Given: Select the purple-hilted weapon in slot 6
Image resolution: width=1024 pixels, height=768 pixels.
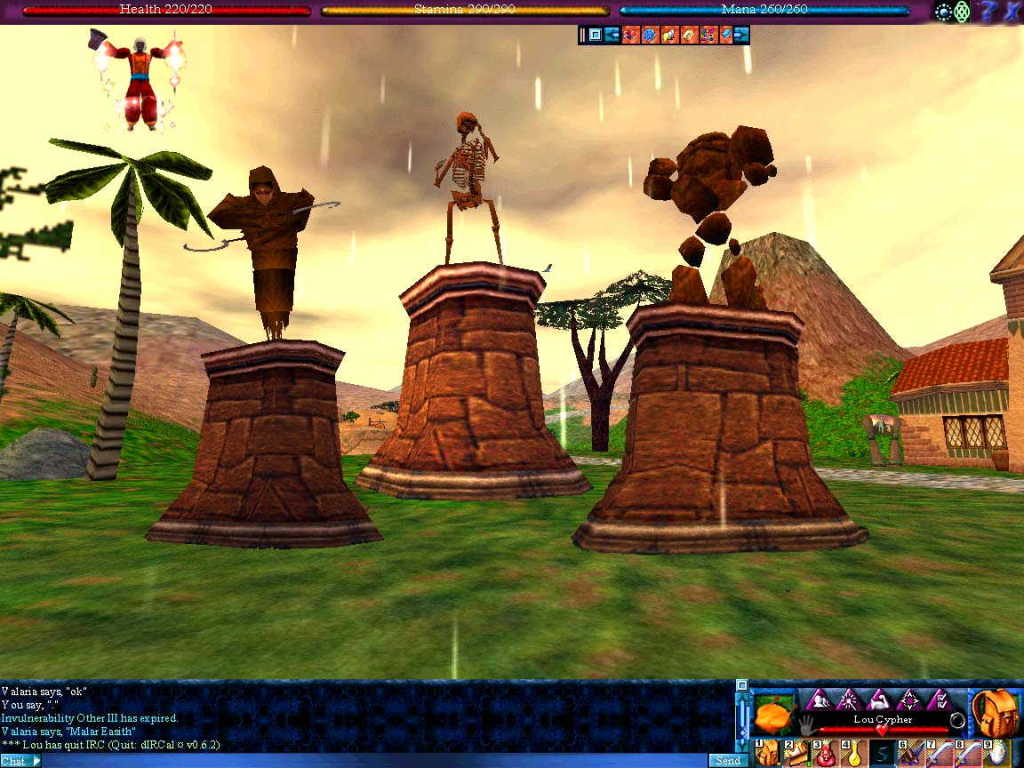Looking at the screenshot, I should point(910,753).
